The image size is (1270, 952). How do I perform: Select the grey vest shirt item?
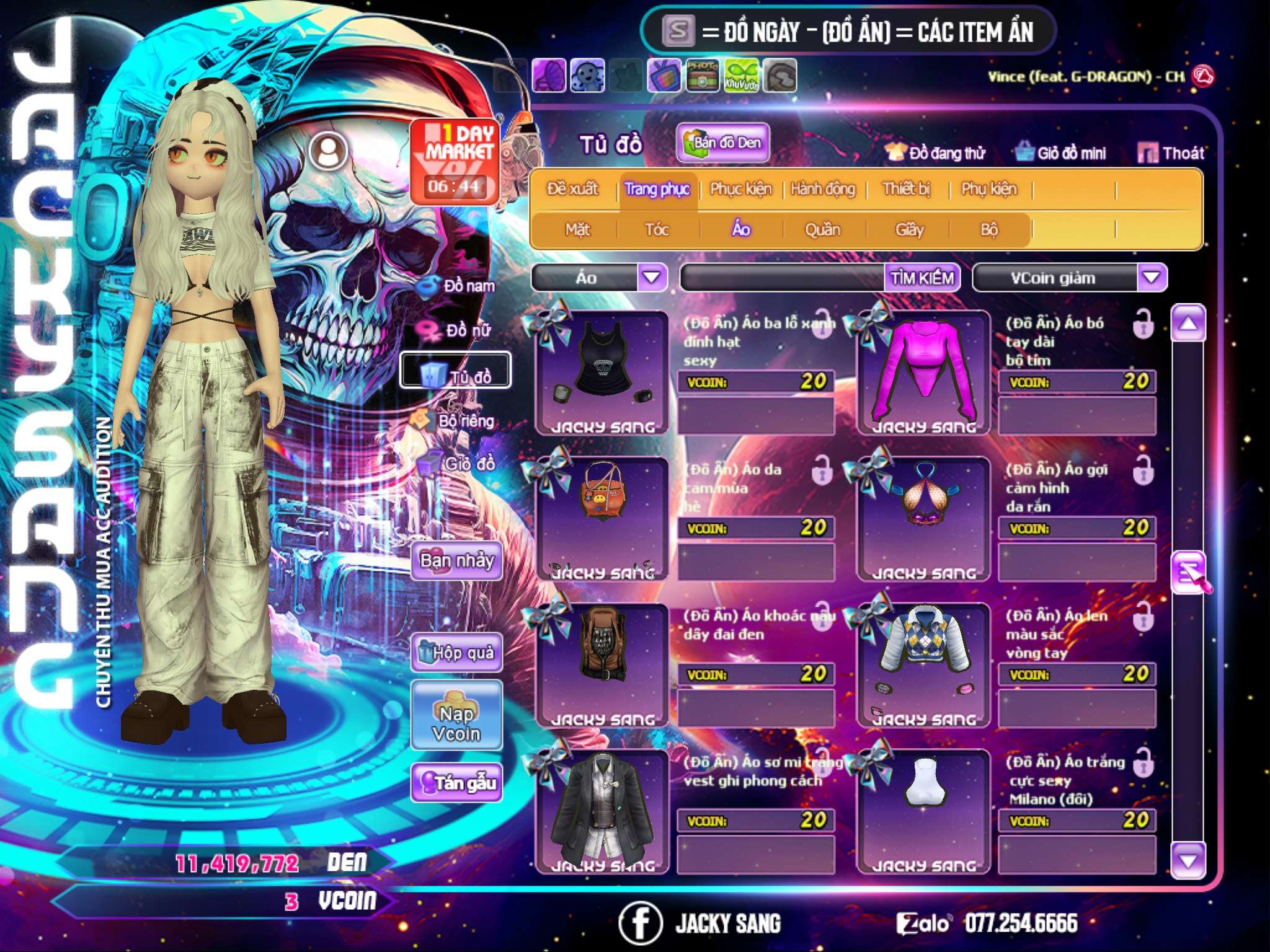coord(602,811)
